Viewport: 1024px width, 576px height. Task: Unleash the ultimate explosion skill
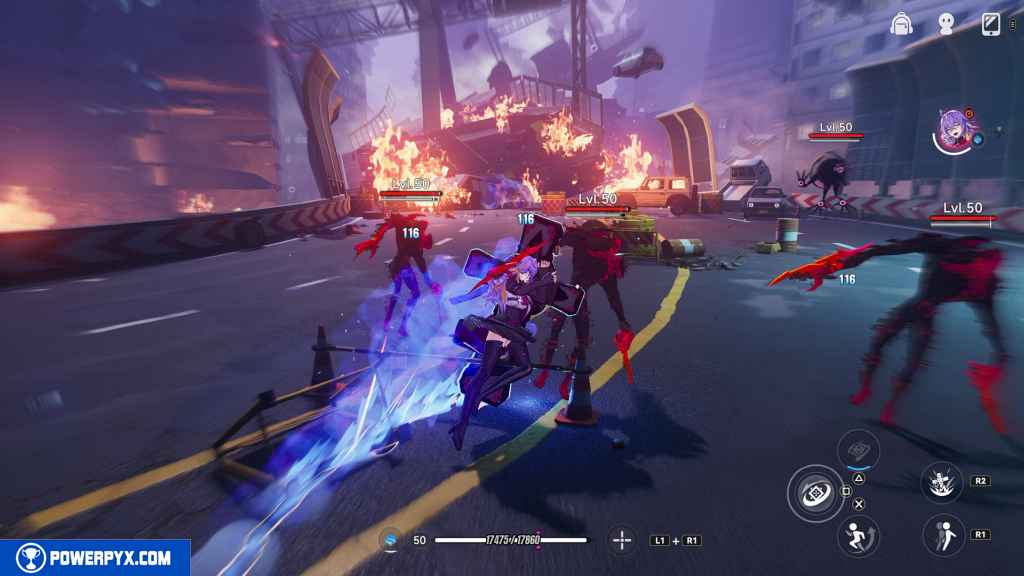tap(941, 482)
